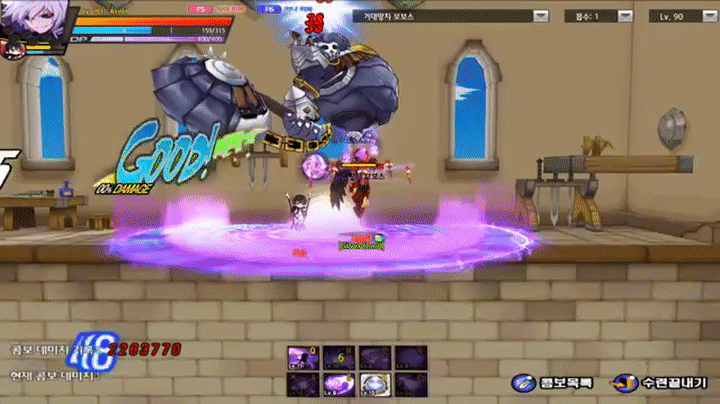
Task: Use the bright purple swirl skill
Action: pos(337,384)
